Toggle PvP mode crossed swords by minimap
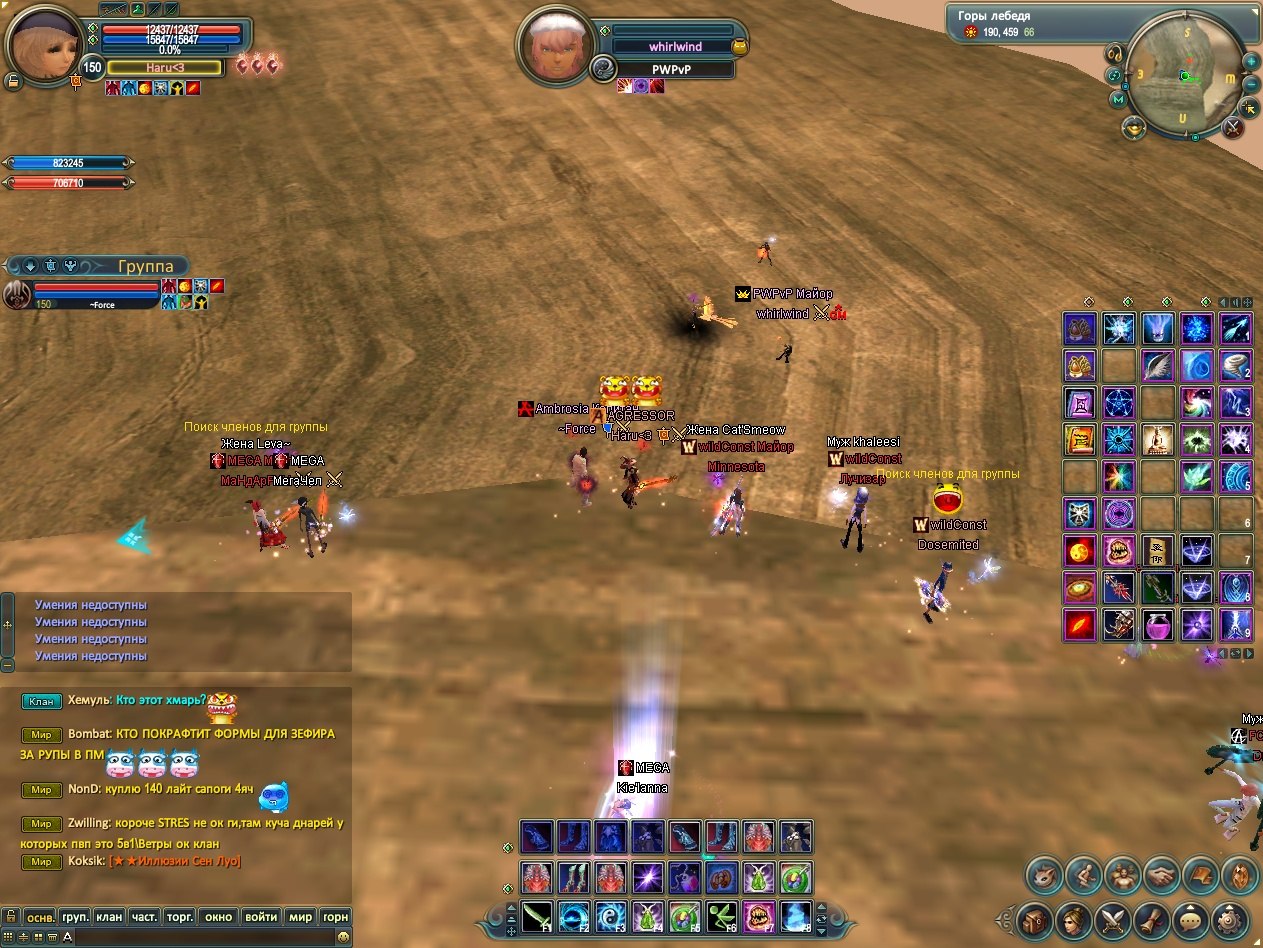Viewport: 1263px width, 948px height. (1233, 127)
